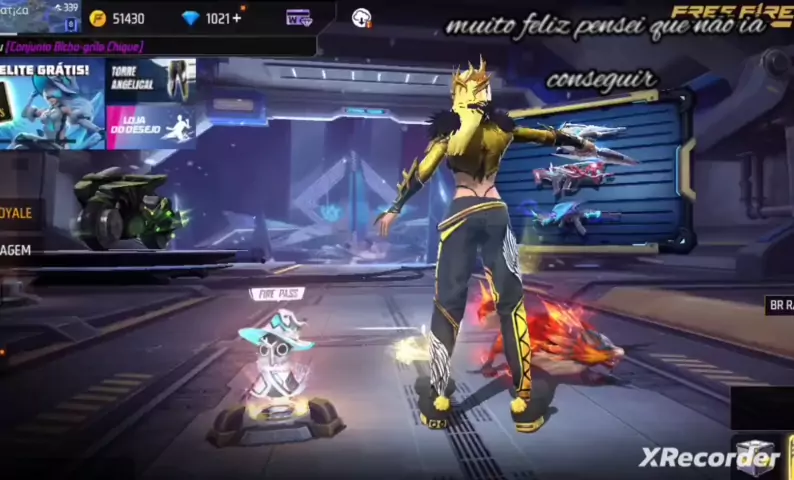
Task: Open the purple weekly membership icon
Action: [298, 18]
